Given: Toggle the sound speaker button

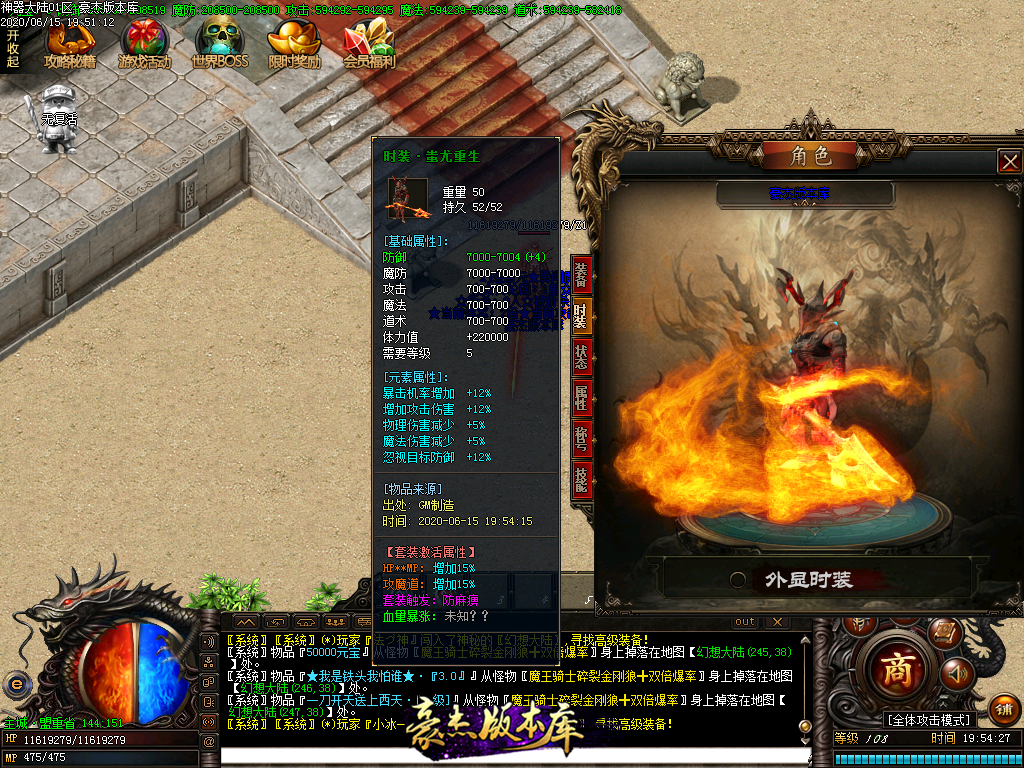Looking at the screenshot, I should 957,672.
